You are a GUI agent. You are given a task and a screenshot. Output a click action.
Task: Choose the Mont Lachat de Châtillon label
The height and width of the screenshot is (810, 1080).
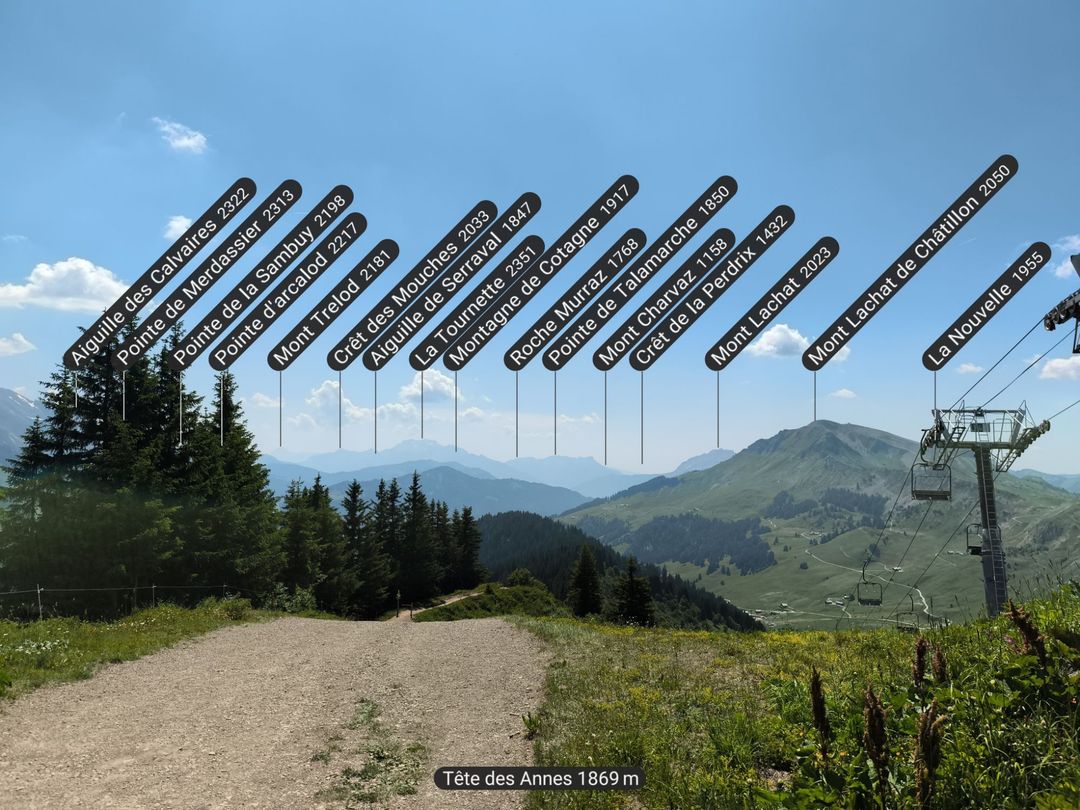click(x=910, y=262)
